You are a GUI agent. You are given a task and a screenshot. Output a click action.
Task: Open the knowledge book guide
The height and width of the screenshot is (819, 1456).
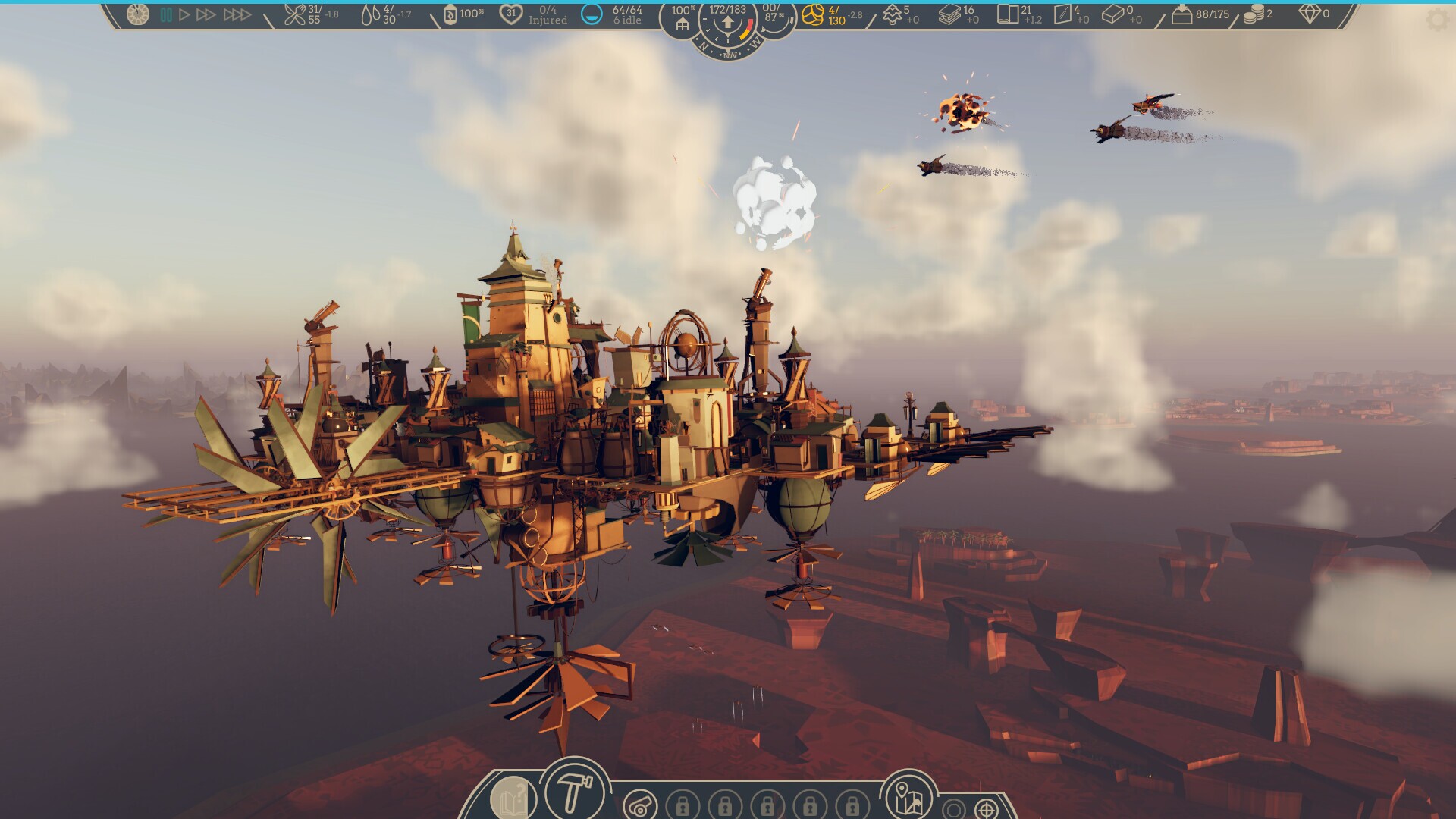coord(512,799)
